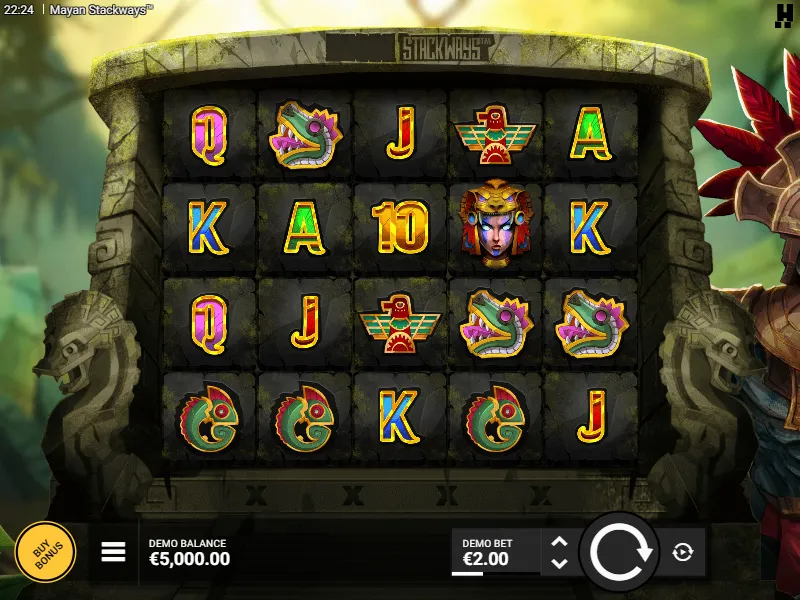
Task: Spin the reels with the circular arrow
Action: click(620, 551)
